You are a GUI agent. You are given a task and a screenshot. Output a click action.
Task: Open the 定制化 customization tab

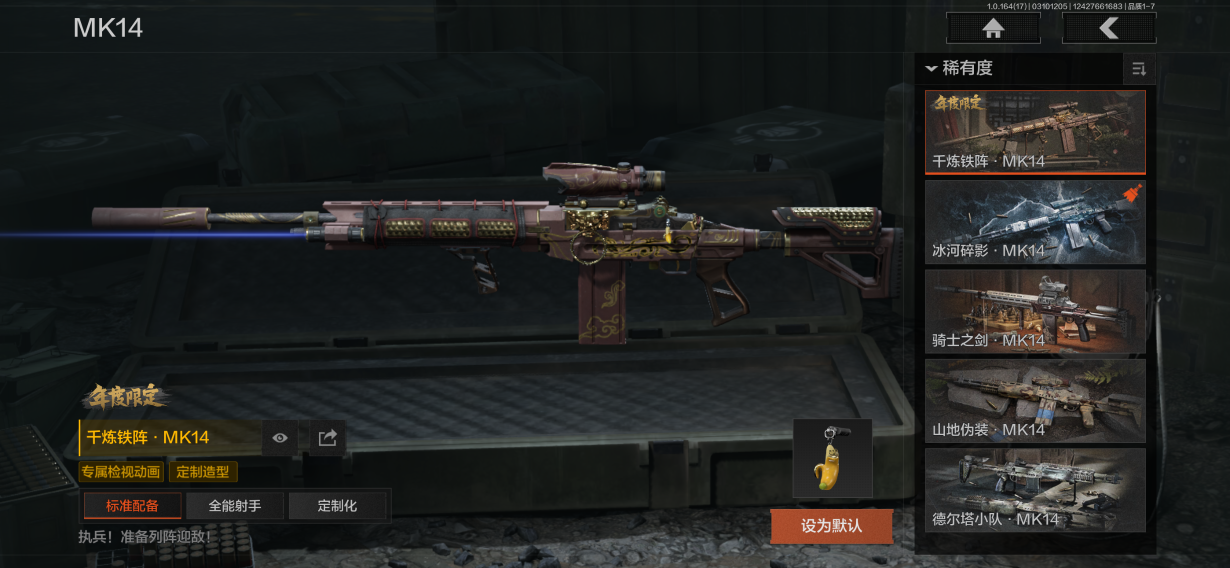[337, 506]
